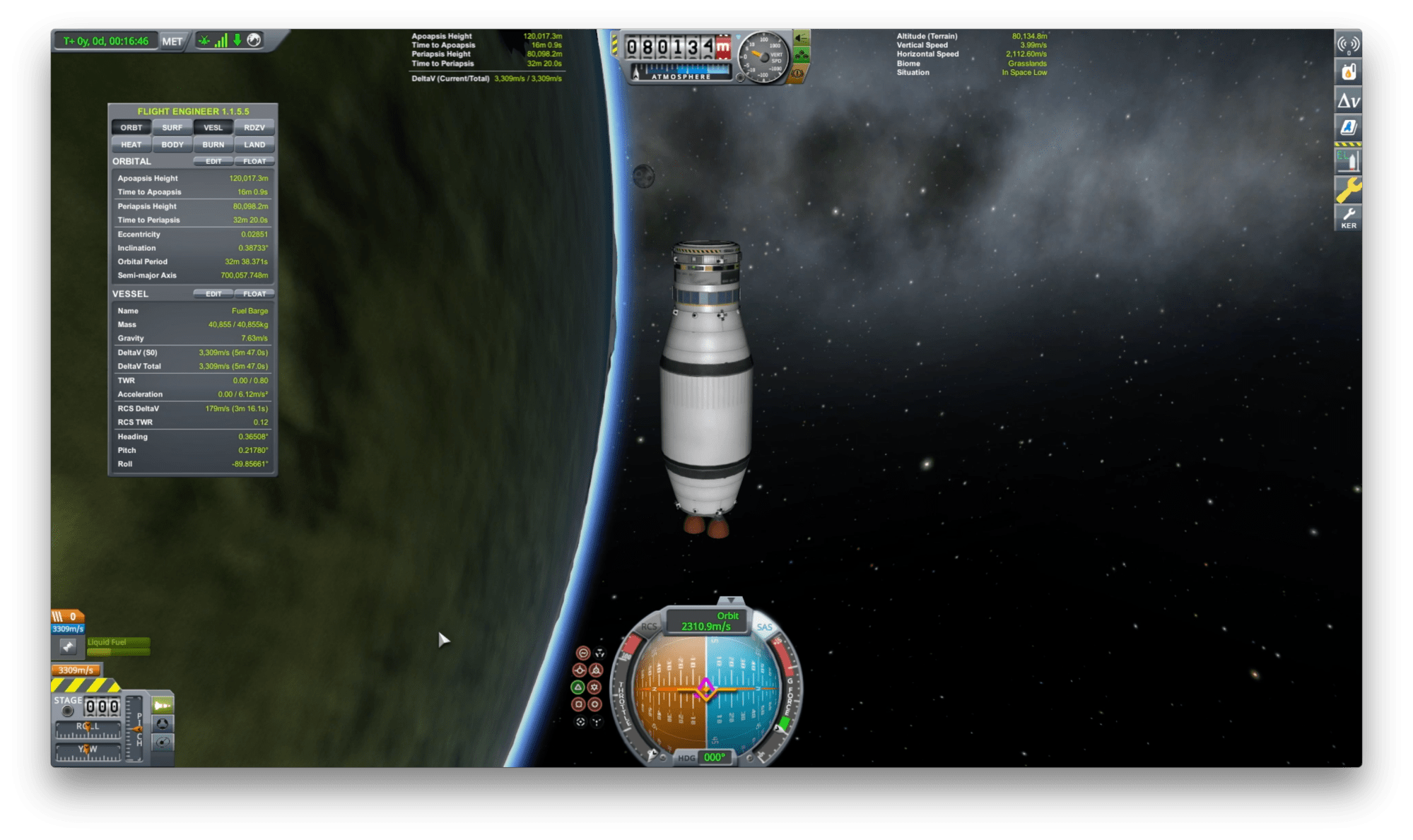
Task: Open the delta-v toolbar app
Action: (1348, 101)
